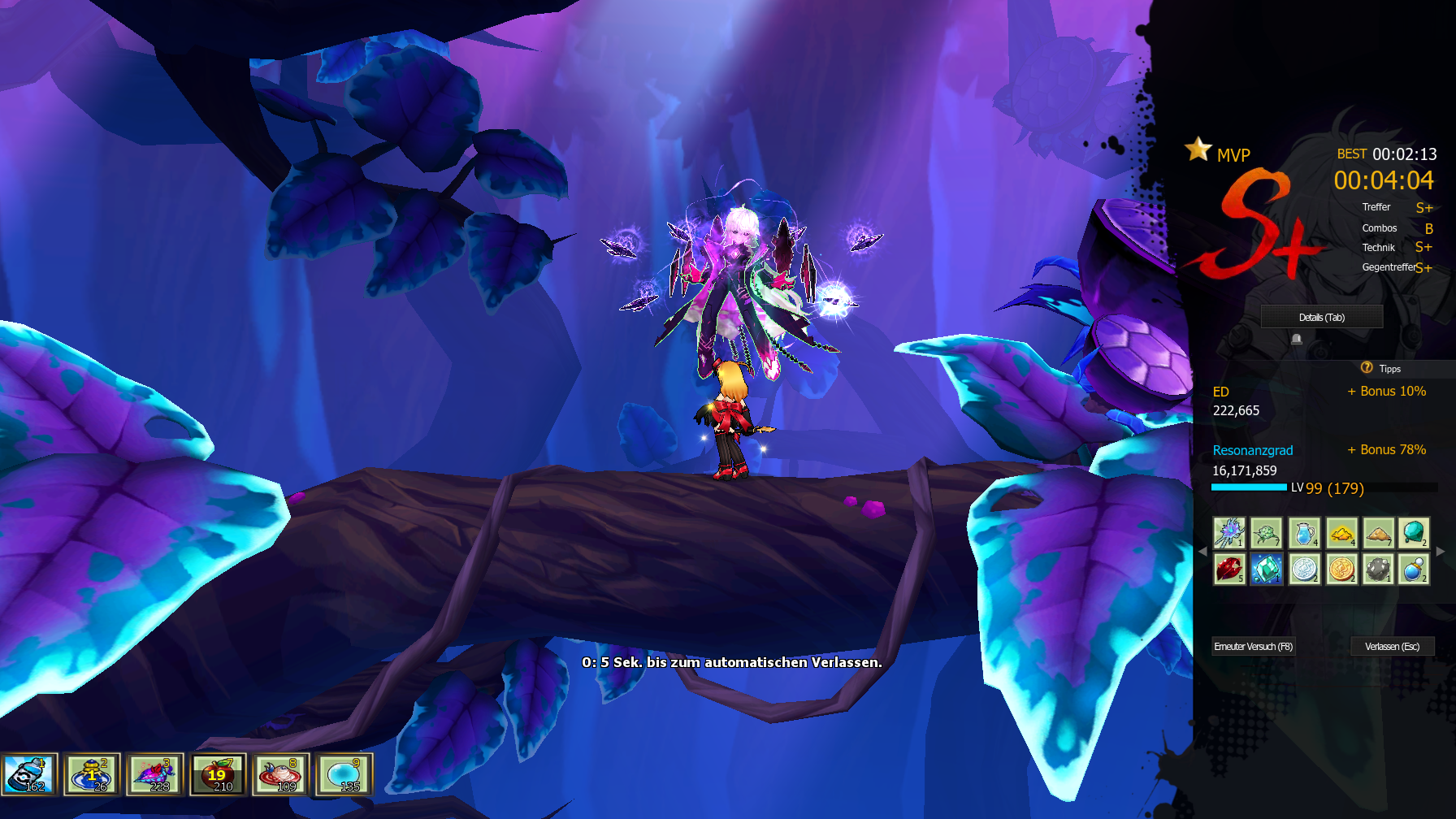
Task: Select the highlighted emerald gem reward
Action: point(1266,569)
